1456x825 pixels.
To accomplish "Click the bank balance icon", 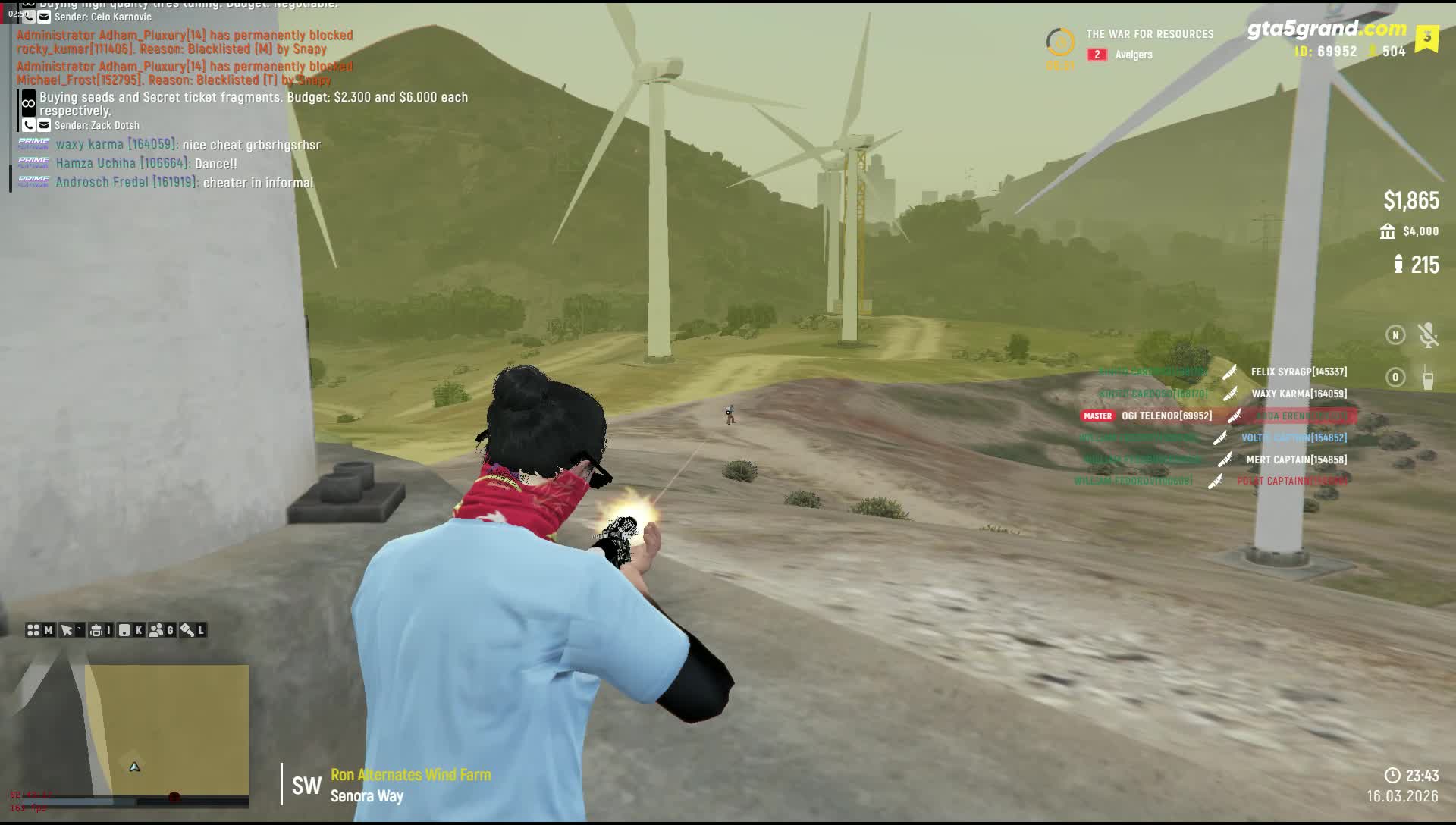I will pyautogui.click(x=1388, y=231).
